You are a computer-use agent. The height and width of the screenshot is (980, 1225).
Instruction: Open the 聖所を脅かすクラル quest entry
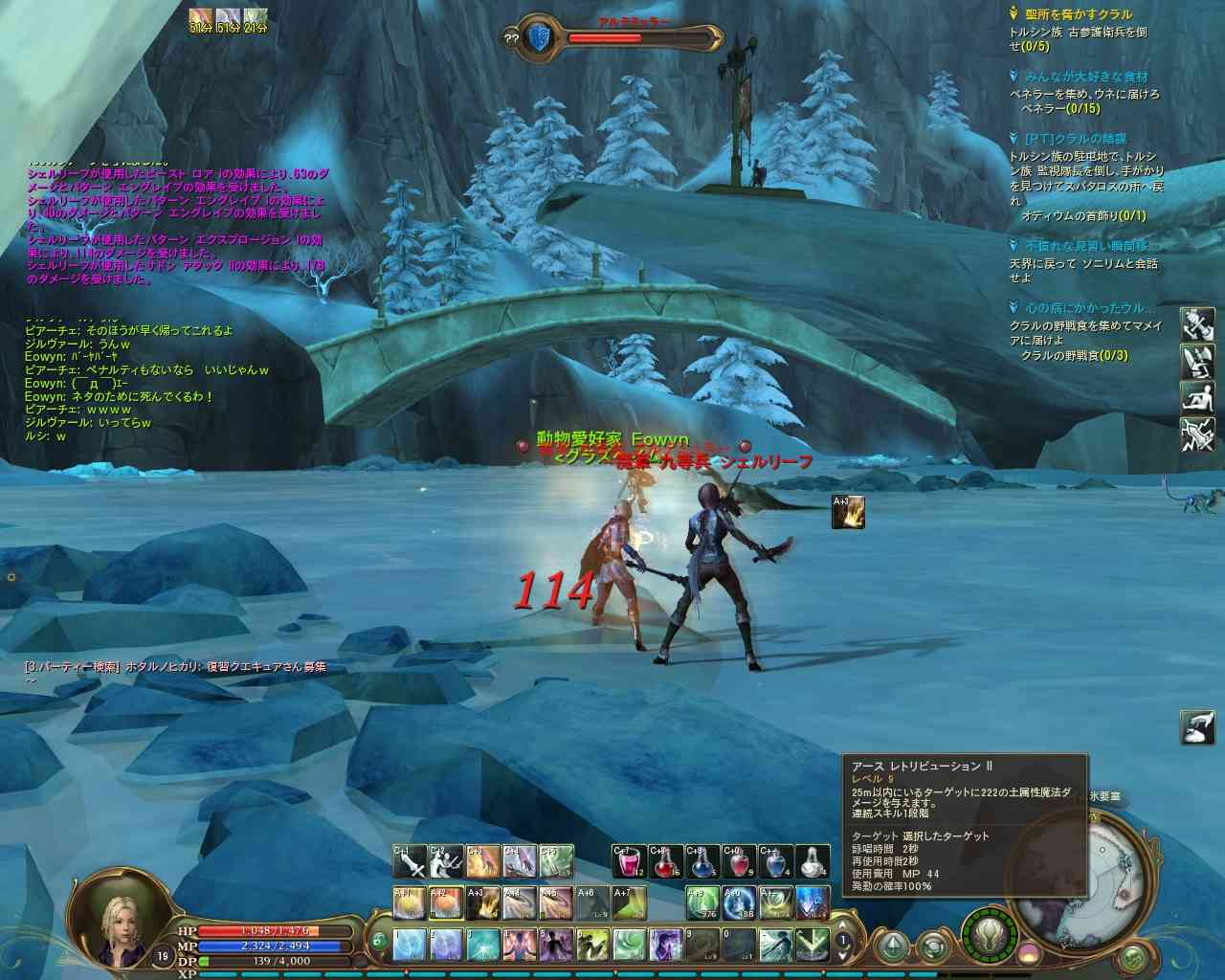1076,14
